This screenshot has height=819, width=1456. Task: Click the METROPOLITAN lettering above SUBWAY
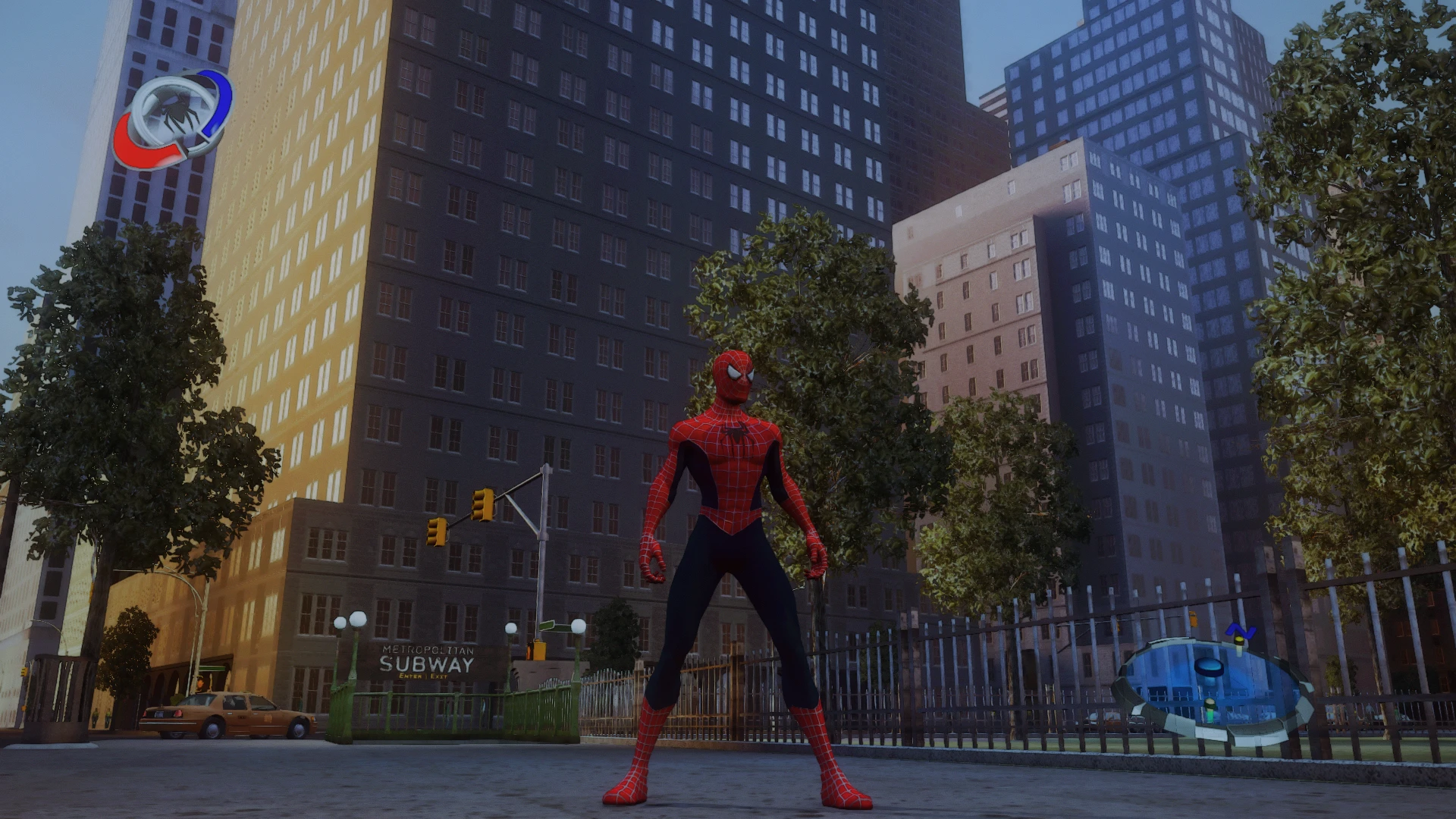coord(428,651)
